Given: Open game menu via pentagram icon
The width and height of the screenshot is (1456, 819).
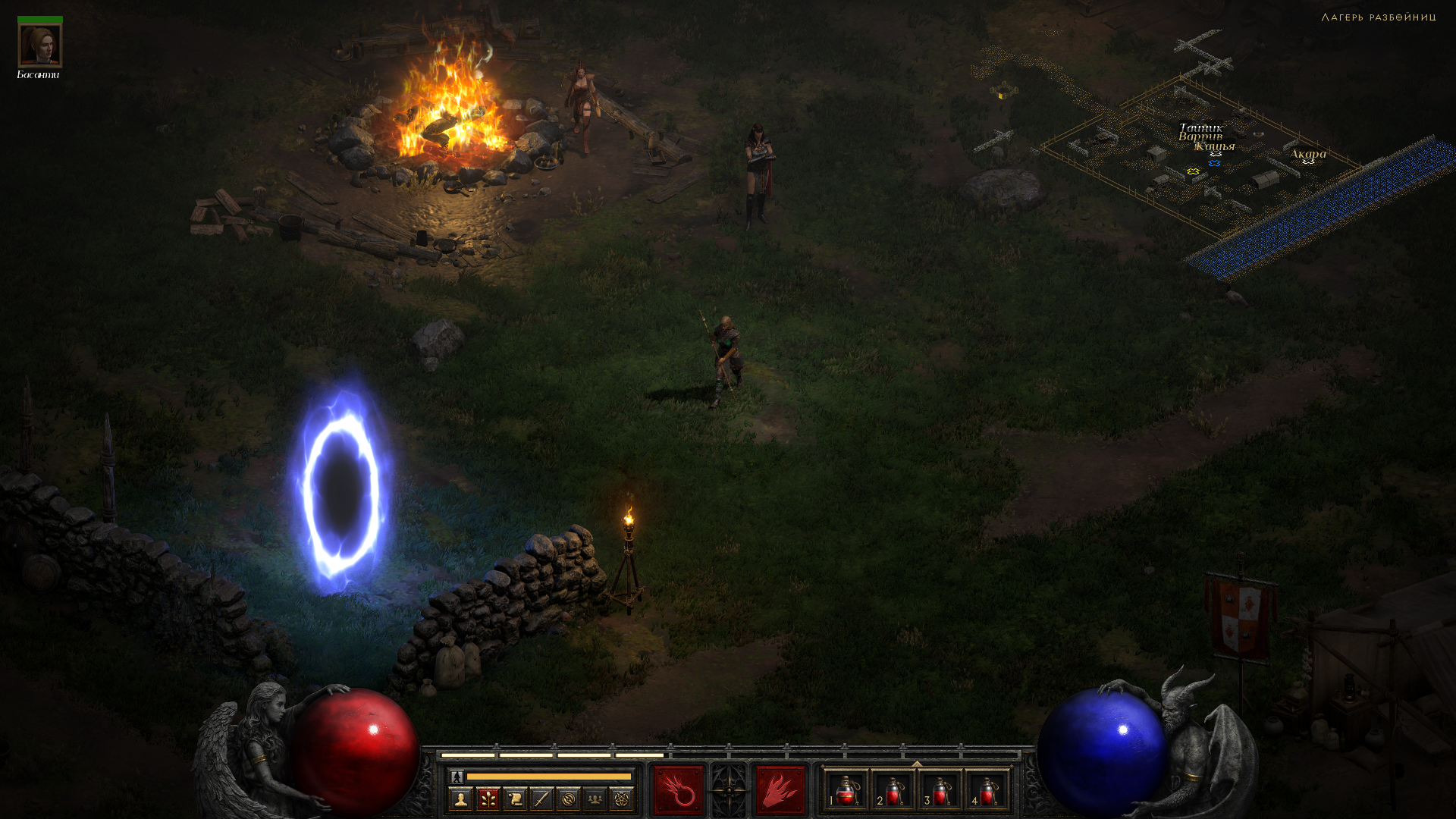Looking at the screenshot, I should [622, 799].
